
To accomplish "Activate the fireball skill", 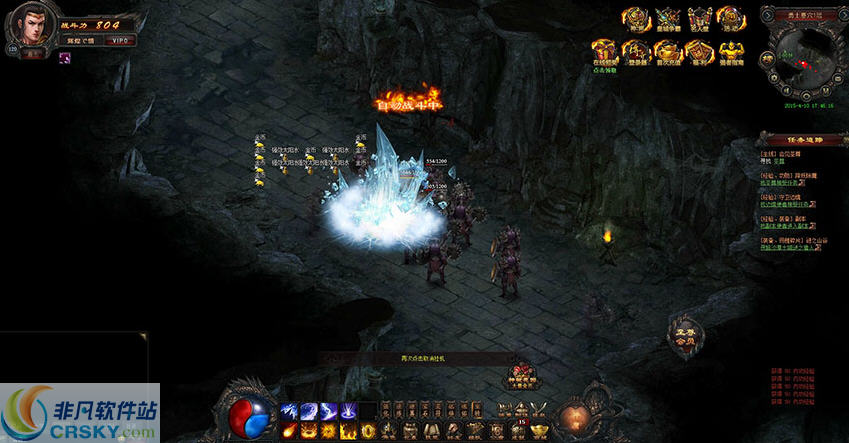I will pos(288,430).
